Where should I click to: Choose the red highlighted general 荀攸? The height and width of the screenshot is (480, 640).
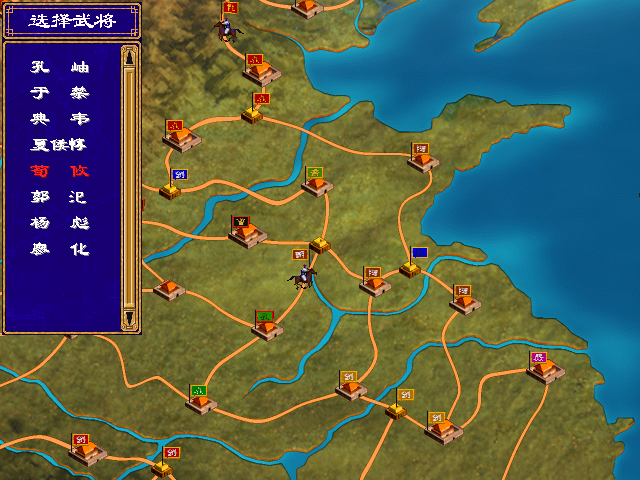(60, 171)
